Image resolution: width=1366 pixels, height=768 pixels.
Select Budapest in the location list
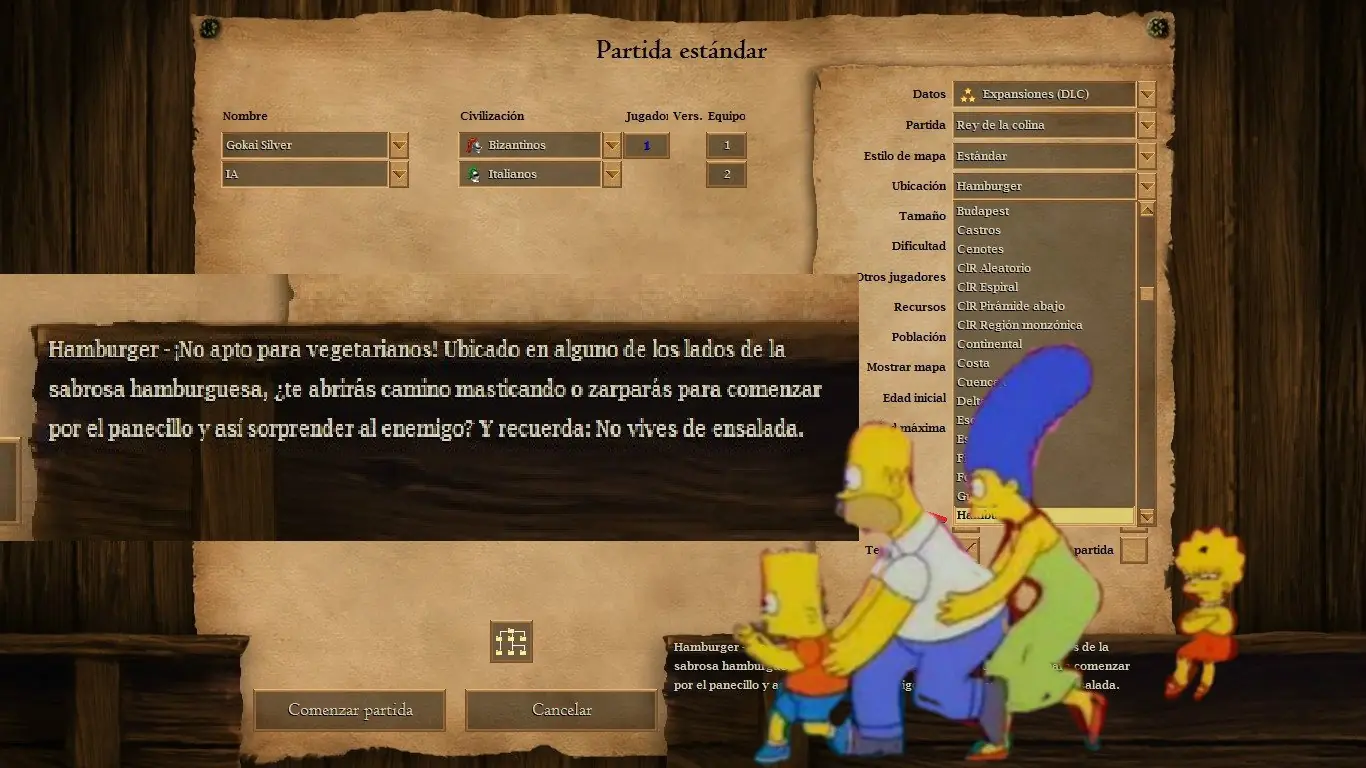981,210
